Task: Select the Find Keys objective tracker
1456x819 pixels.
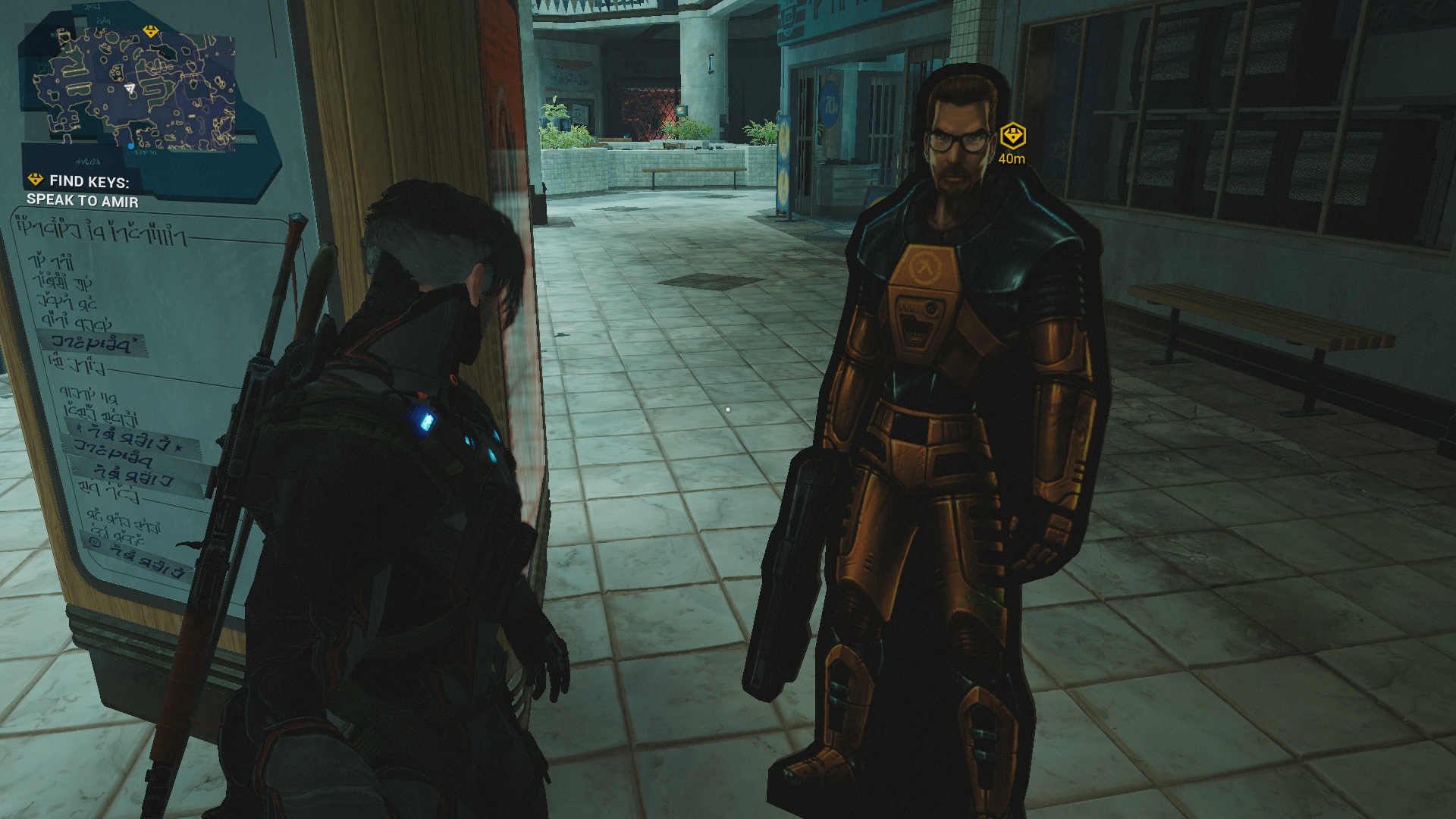Action: 83,190
